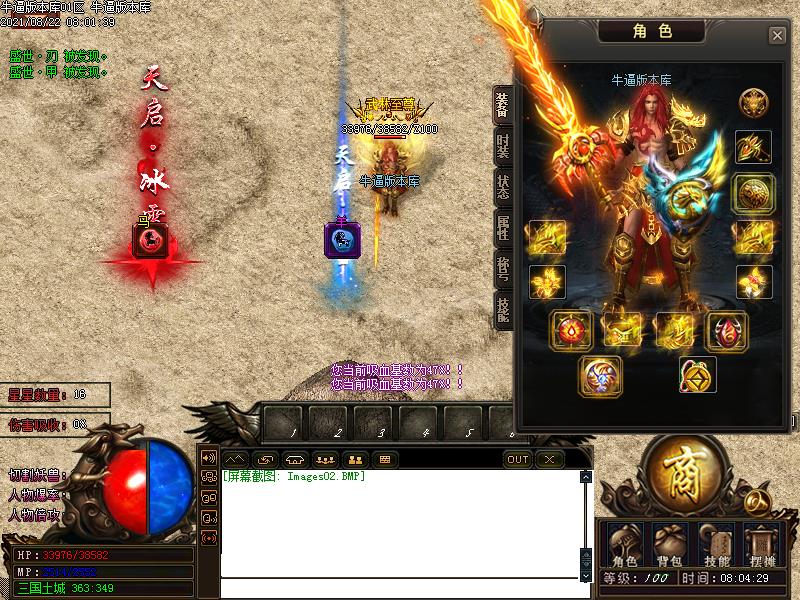This screenshot has height=600, width=800.
Task: Switch to the 时装 fashion tab
Action: click(x=503, y=145)
